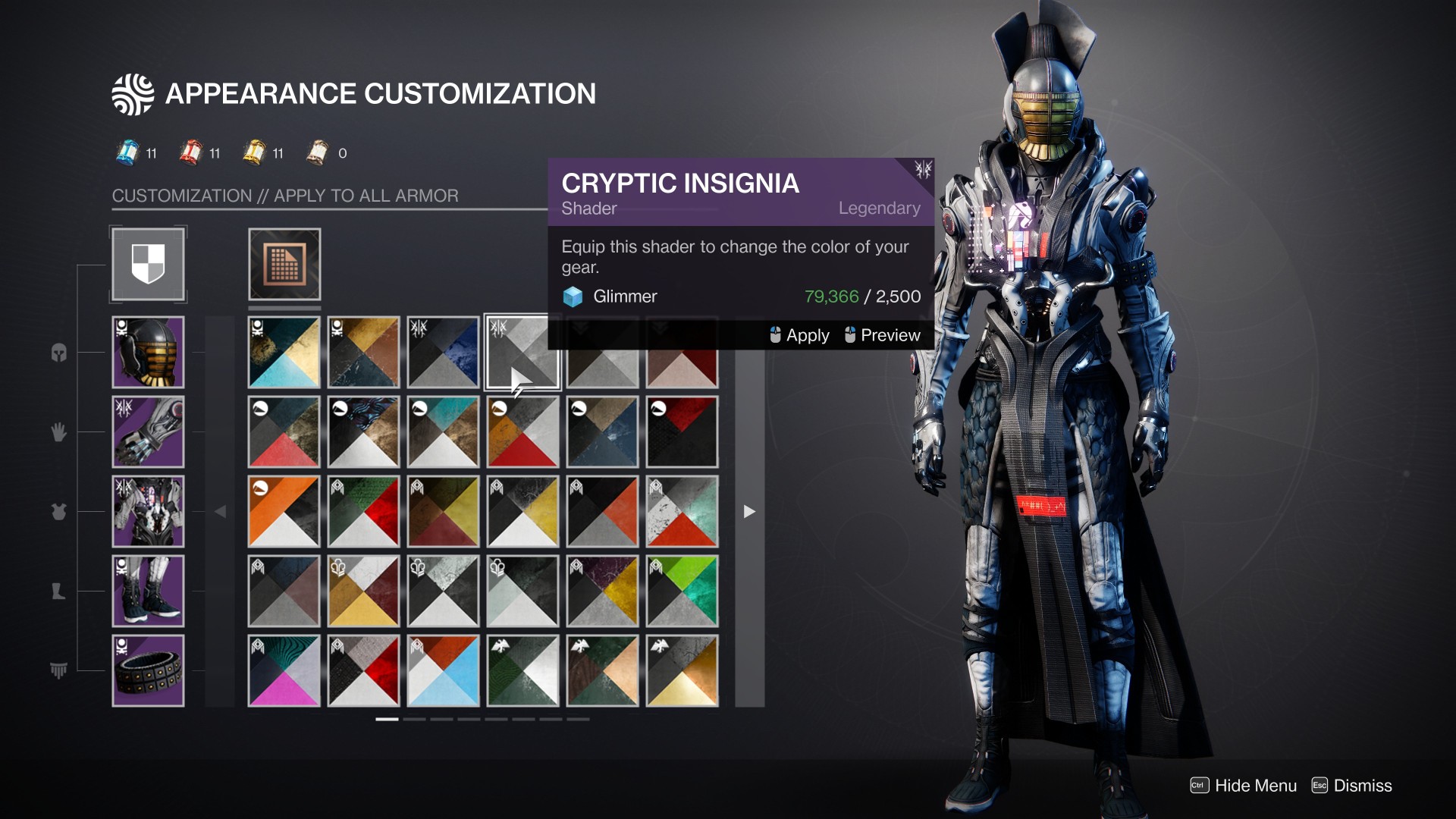This screenshot has width=1456, height=819.
Task: Choose the bright green and teal shader
Action: click(x=682, y=591)
